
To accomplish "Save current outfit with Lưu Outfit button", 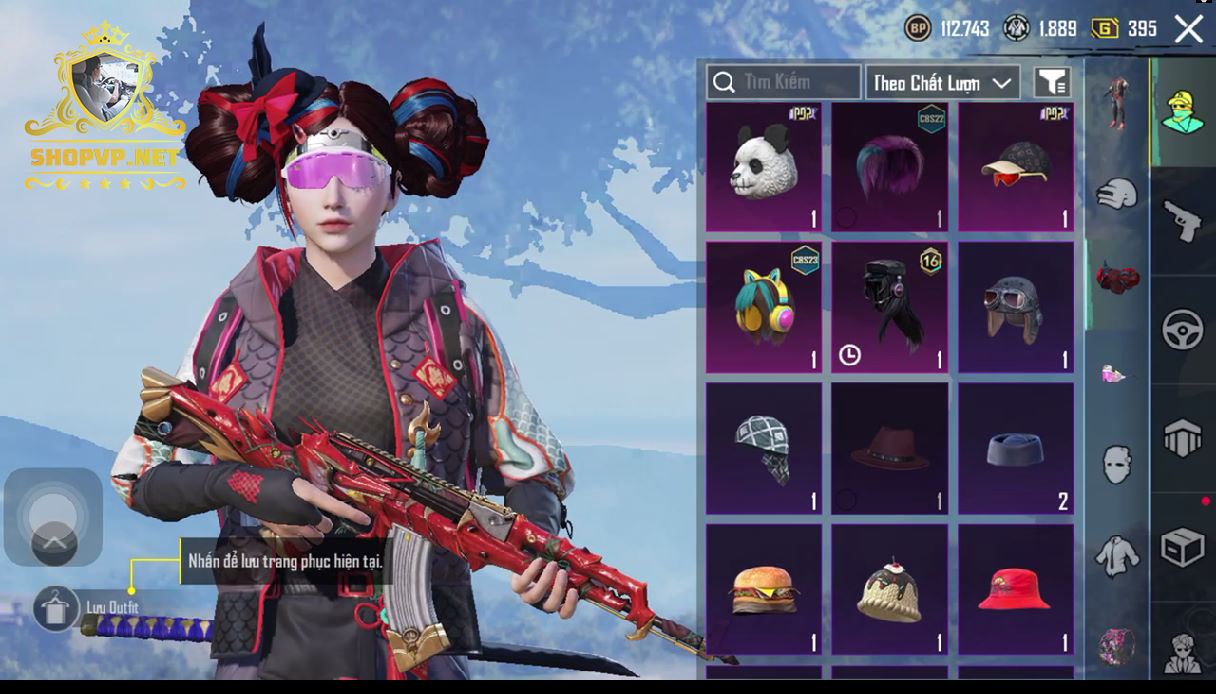I will [x=56, y=607].
